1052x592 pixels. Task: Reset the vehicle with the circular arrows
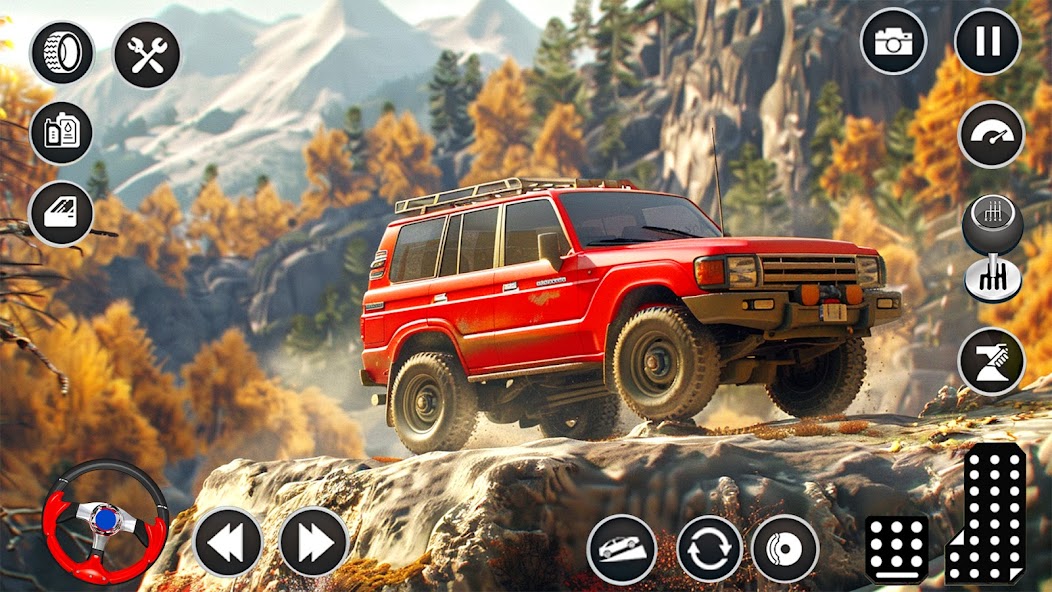tap(709, 548)
